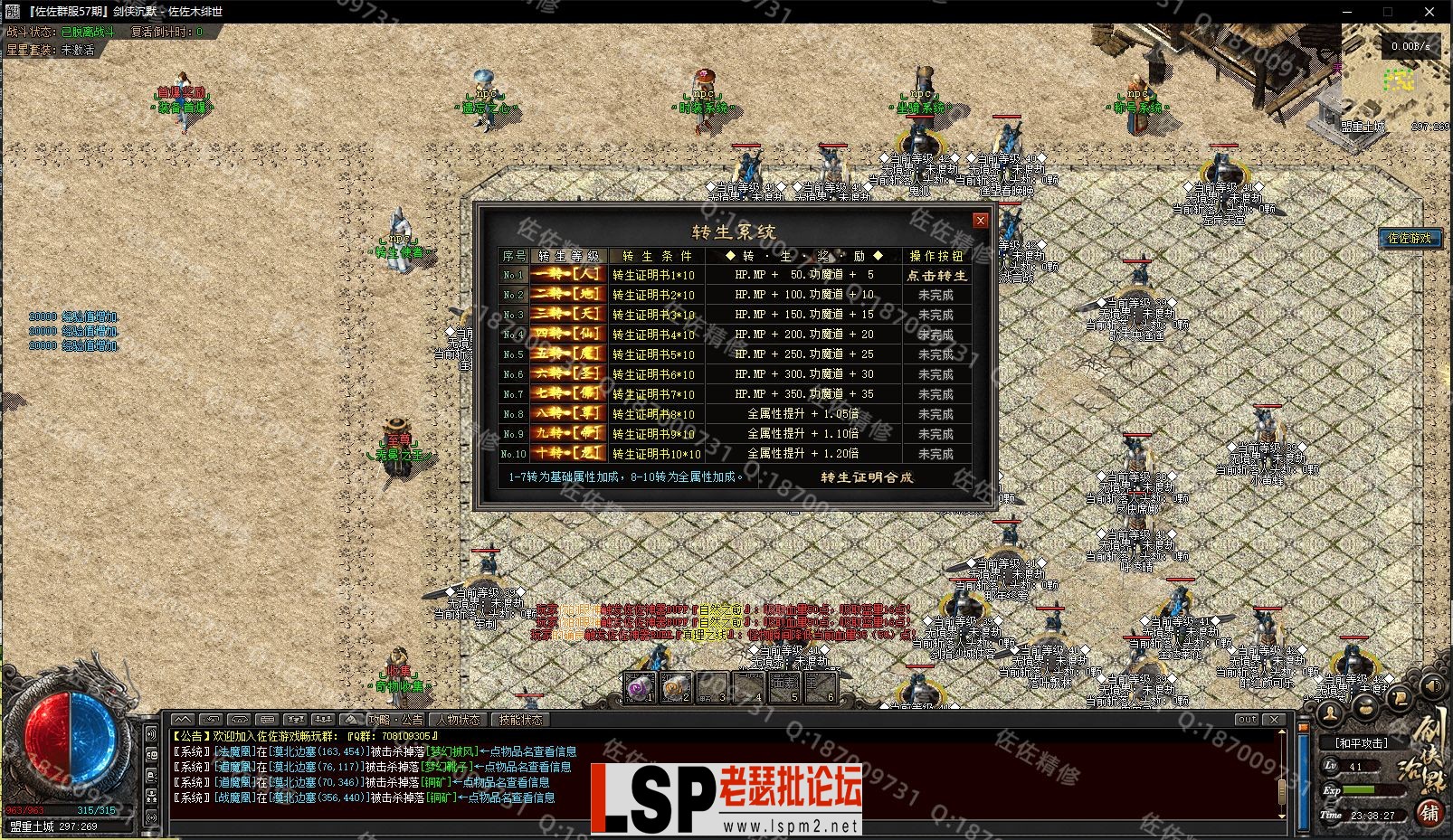Click the chat panel's out button

pyautogui.click(x=1247, y=720)
